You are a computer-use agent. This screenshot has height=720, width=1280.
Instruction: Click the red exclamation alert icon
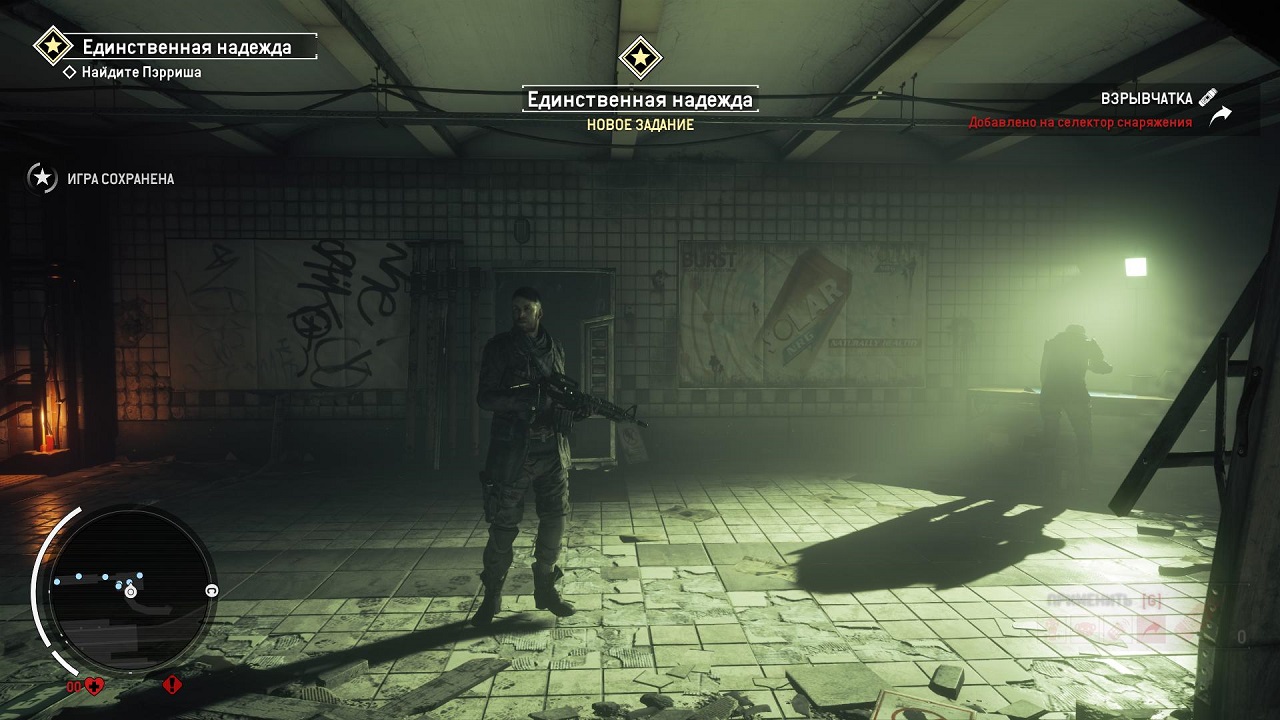172,686
